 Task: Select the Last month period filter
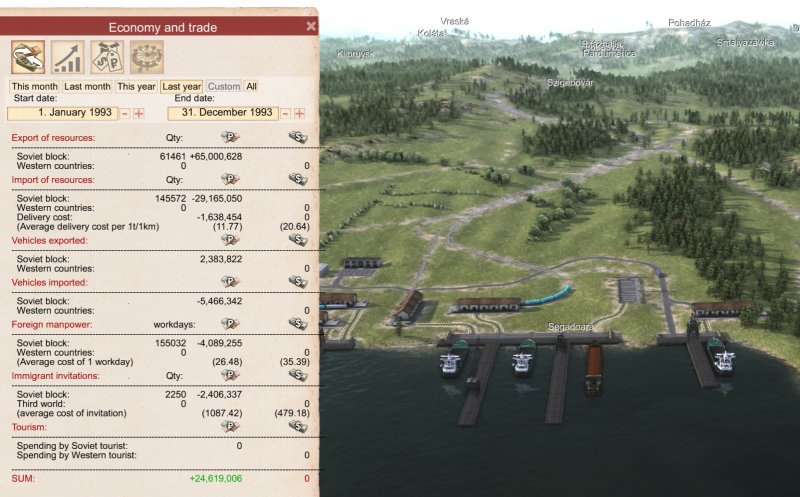88,87
